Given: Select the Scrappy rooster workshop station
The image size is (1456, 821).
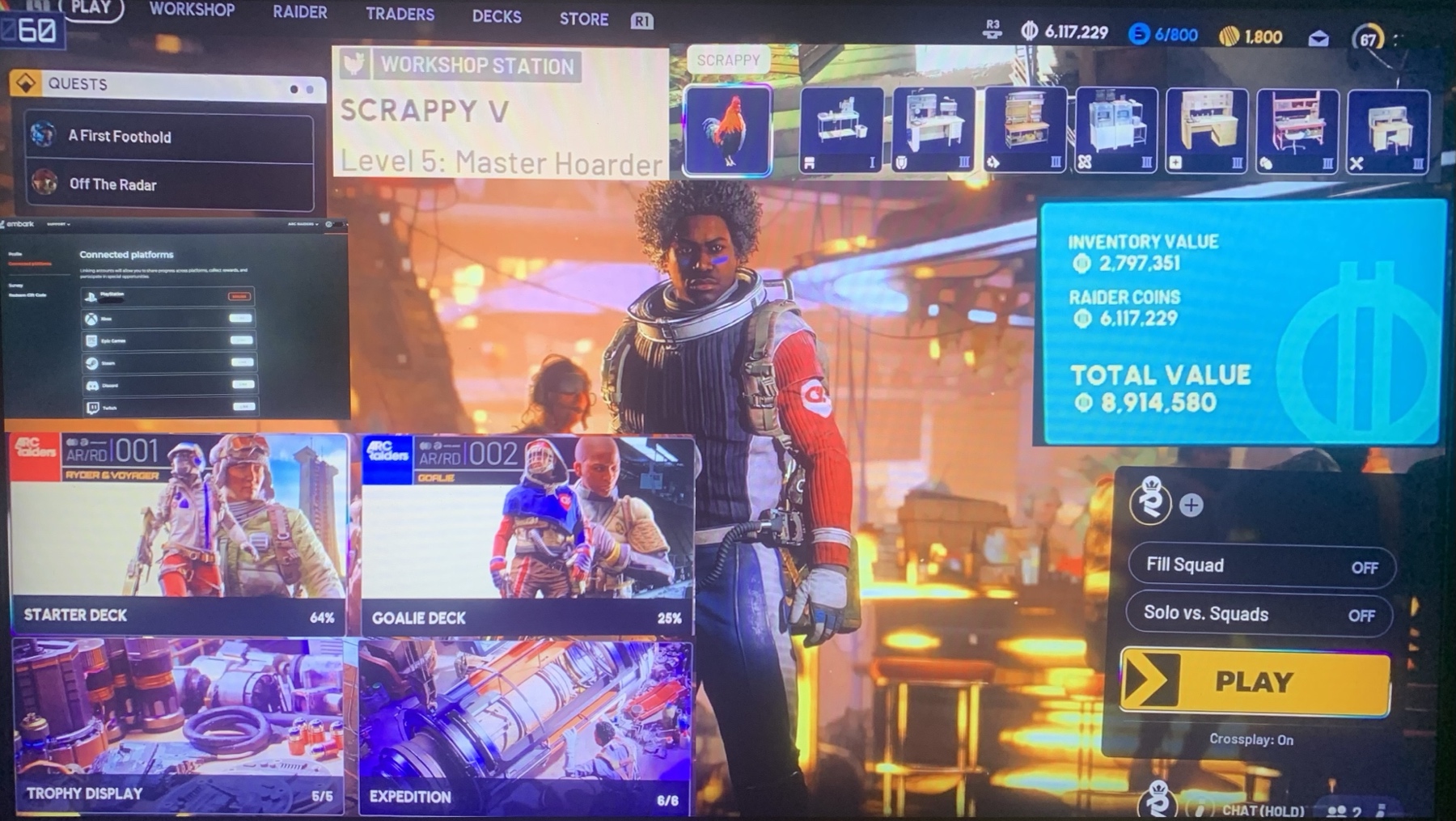Looking at the screenshot, I should click(727, 130).
